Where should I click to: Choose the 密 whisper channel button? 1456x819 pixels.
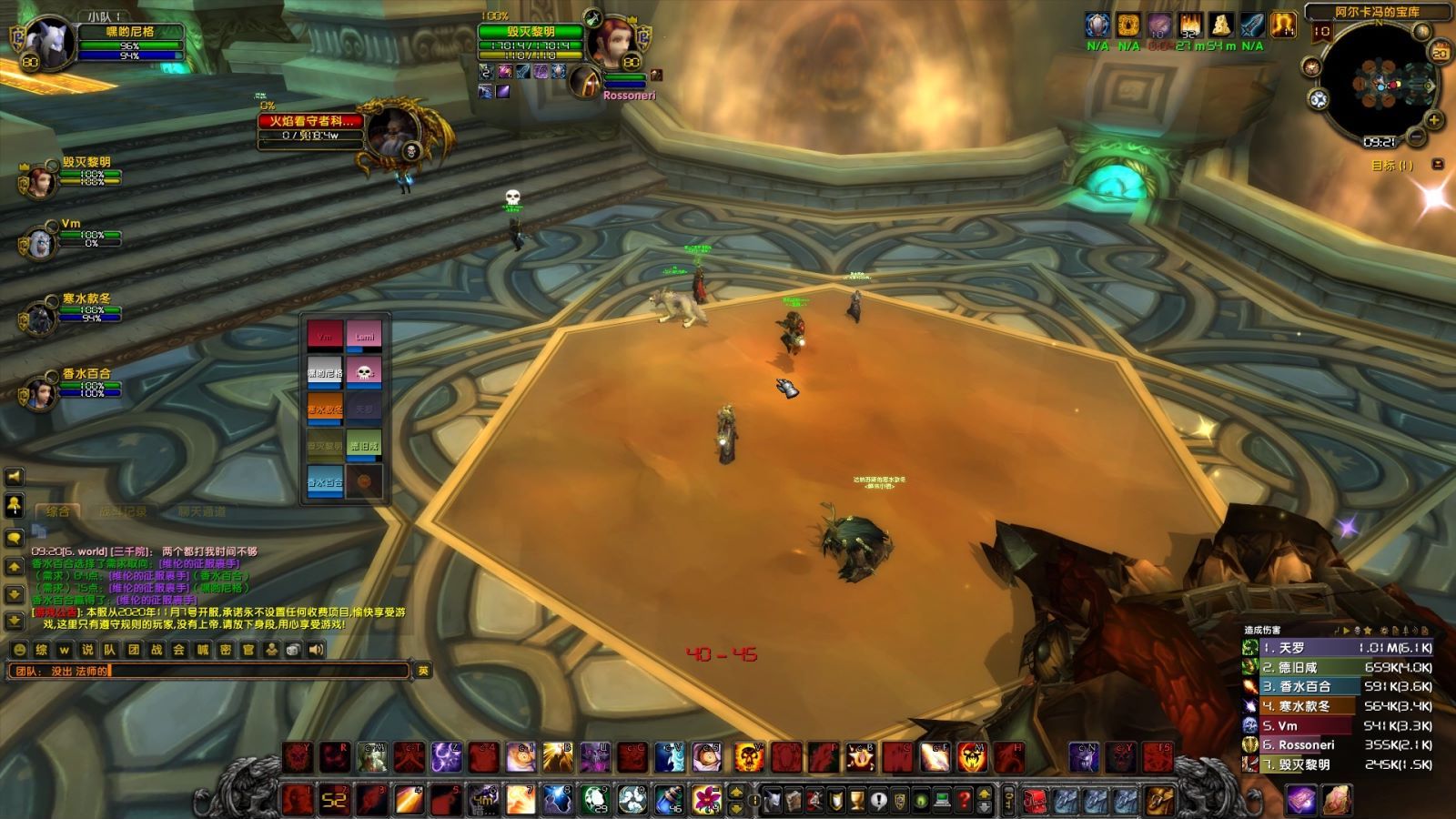(x=225, y=650)
